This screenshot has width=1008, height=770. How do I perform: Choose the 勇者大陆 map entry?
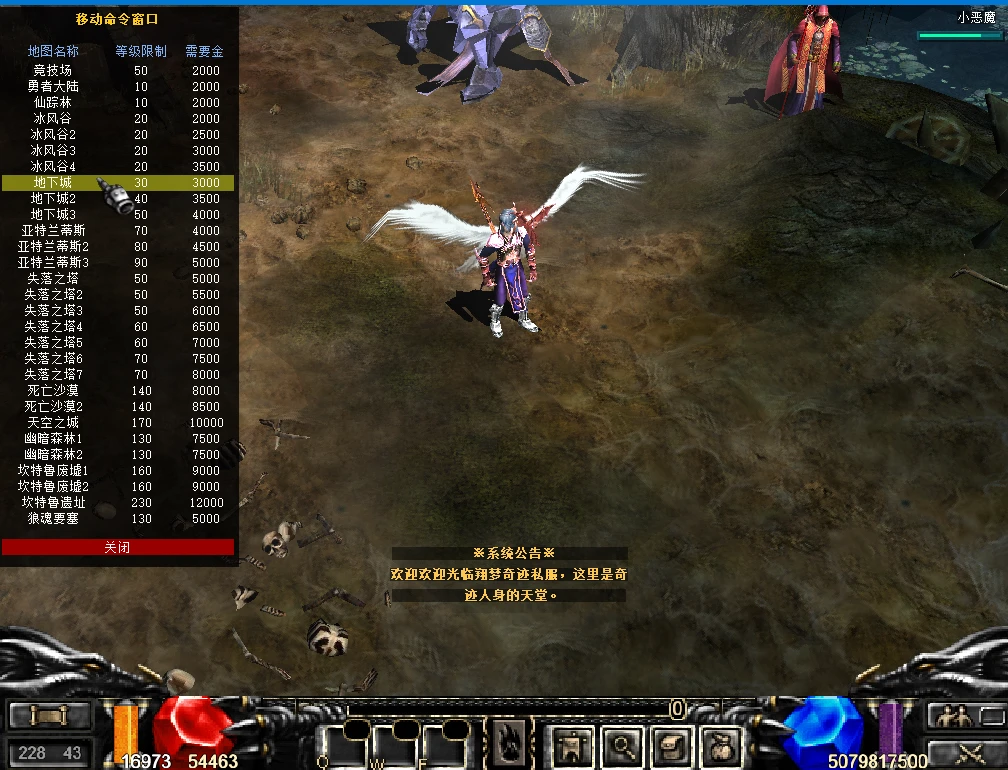coord(53,87)
